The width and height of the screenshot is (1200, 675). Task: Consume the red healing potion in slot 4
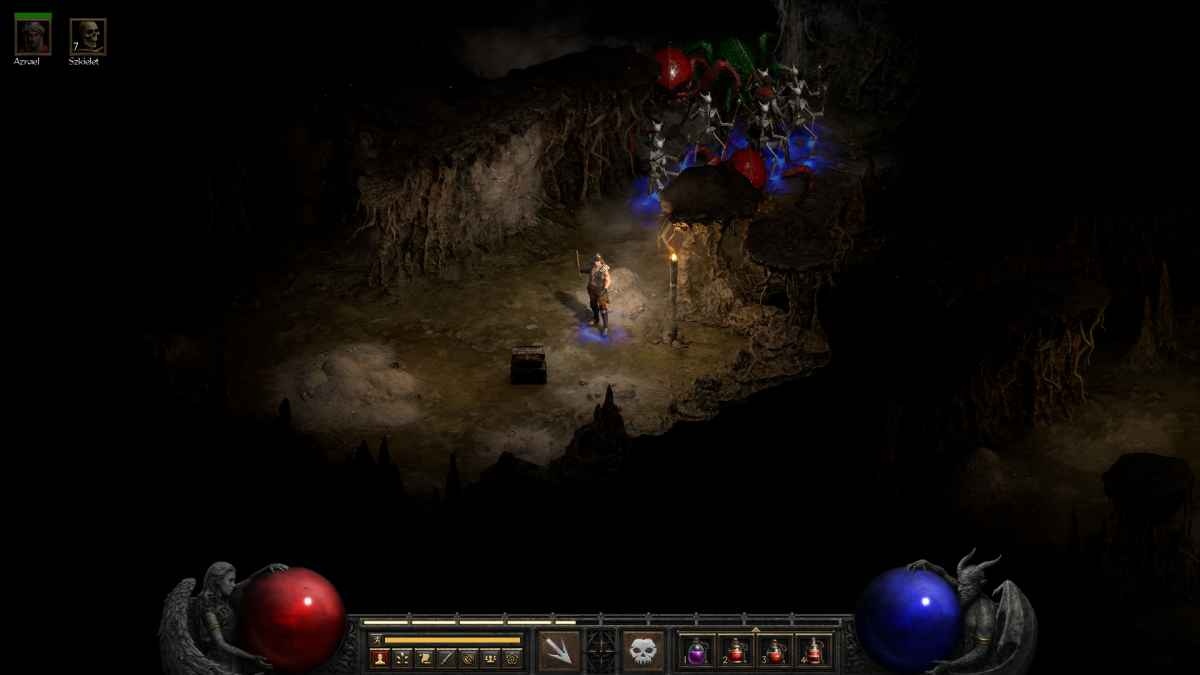815,651
